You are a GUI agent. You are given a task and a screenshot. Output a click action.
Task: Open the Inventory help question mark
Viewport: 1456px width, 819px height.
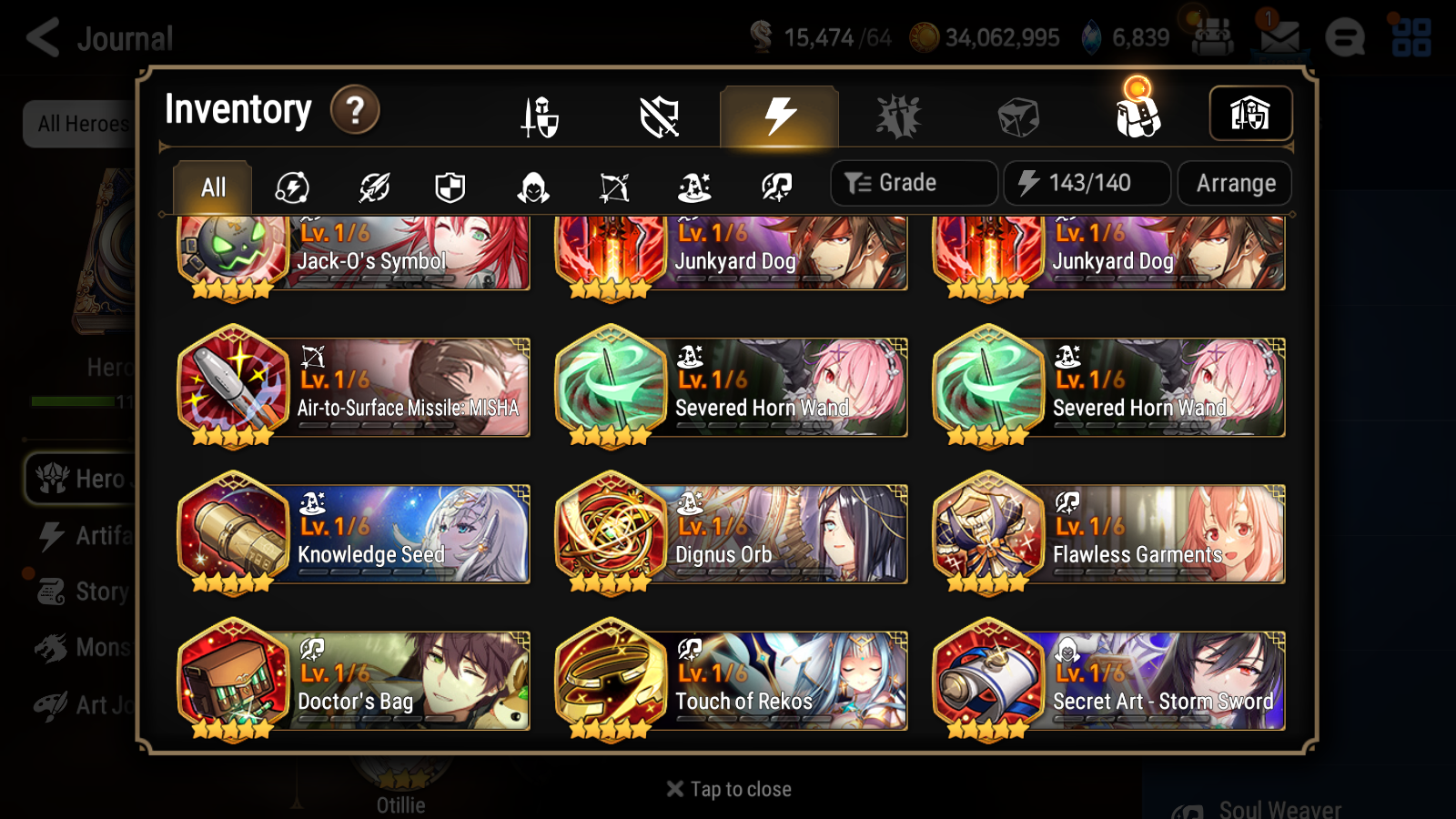tap(354, 111)
